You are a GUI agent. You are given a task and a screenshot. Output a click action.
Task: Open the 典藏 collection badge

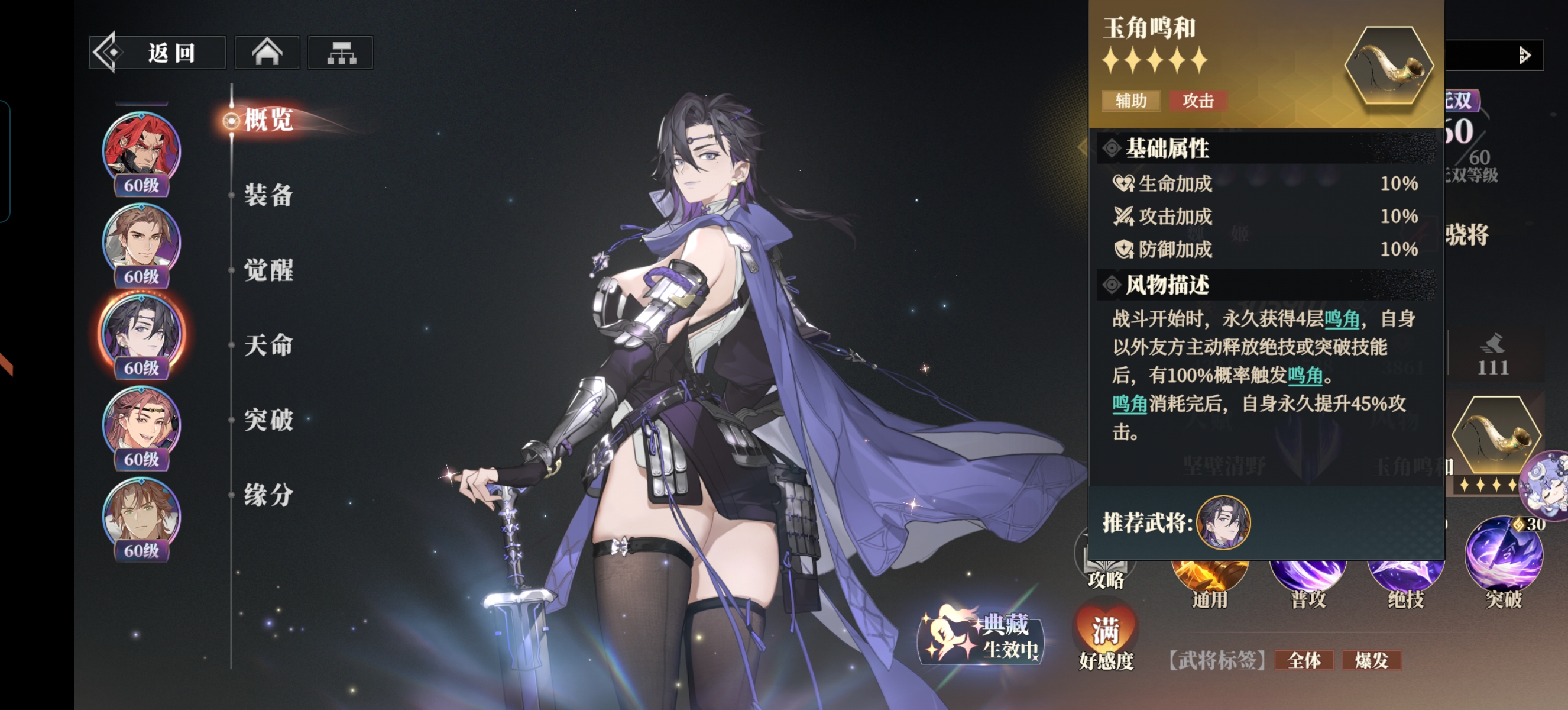(x=981, y=637)
